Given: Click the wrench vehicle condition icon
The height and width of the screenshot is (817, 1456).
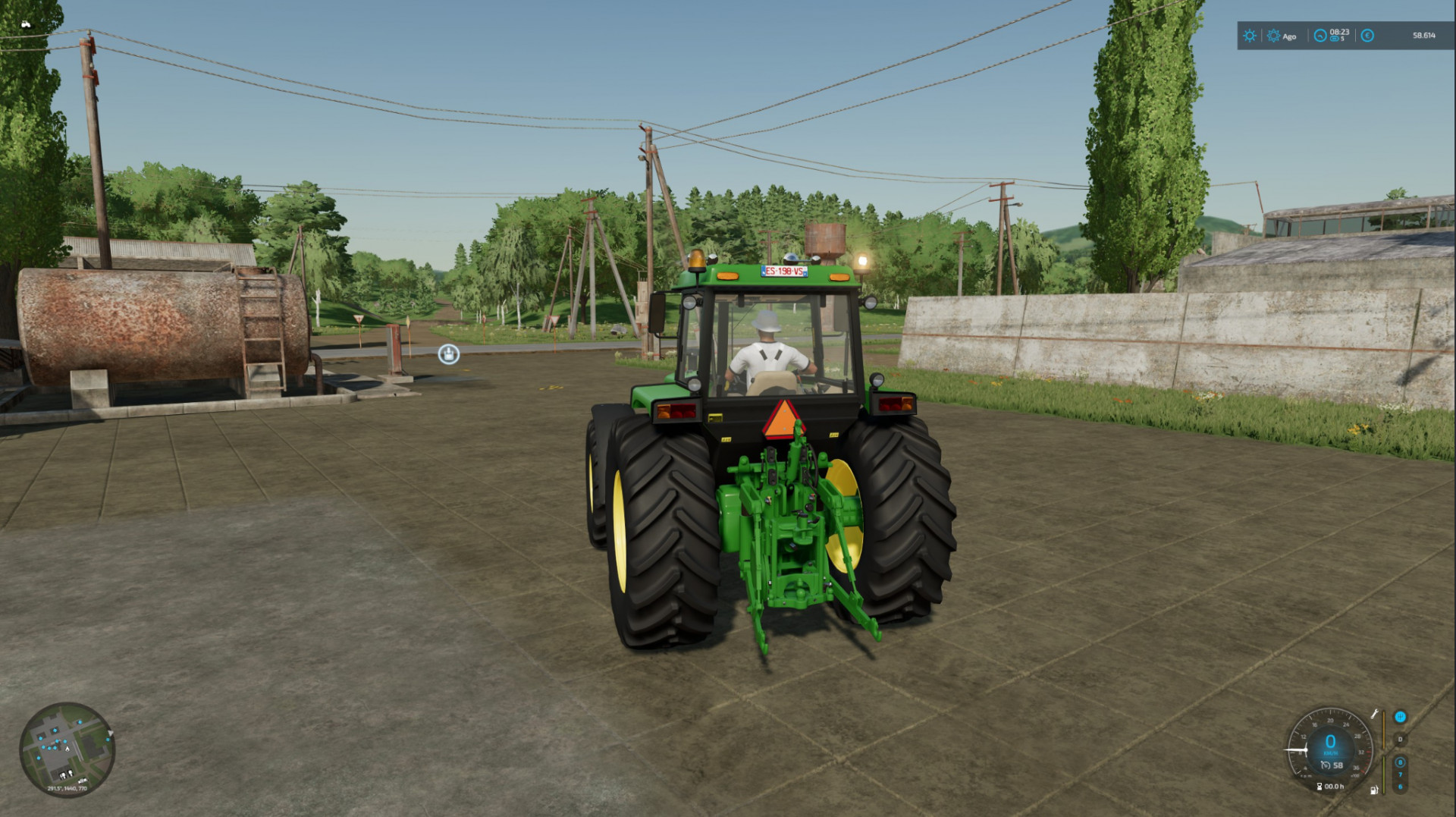Looking at the screenshot, I should tap(1376, 714).
